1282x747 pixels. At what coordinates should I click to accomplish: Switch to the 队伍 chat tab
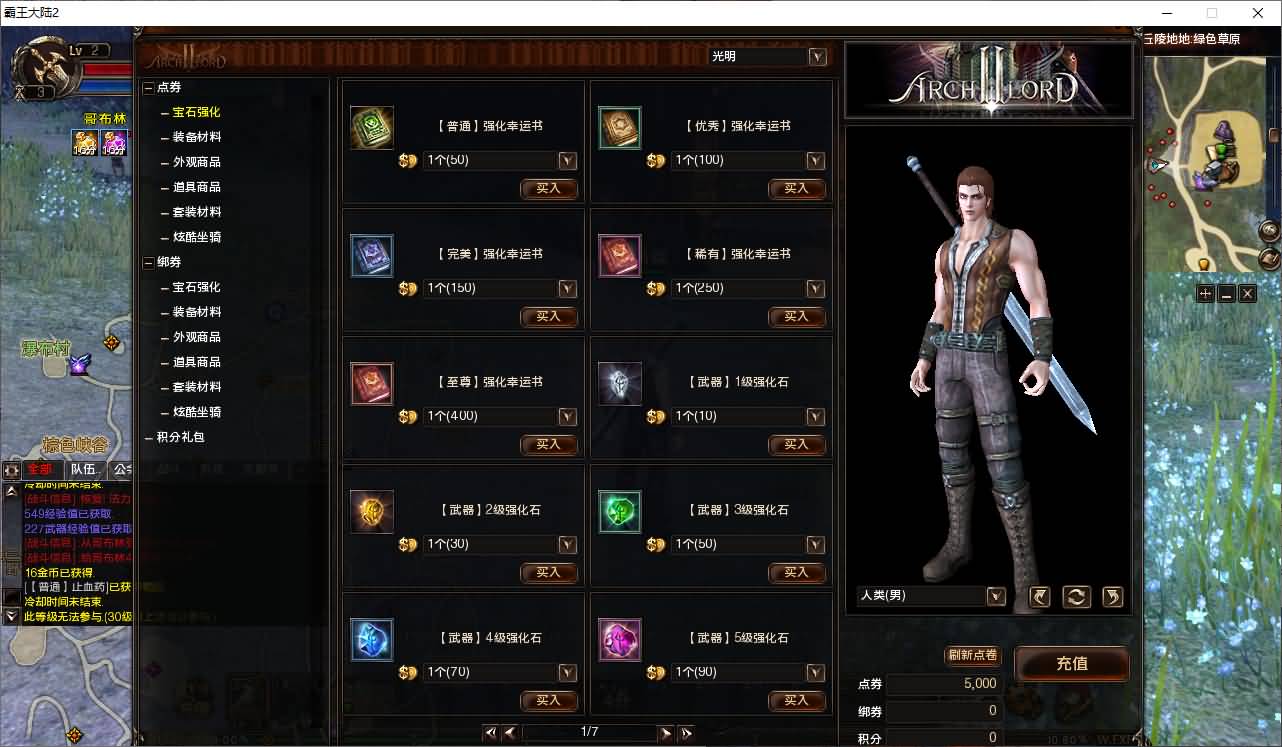[x=80, y=468]
